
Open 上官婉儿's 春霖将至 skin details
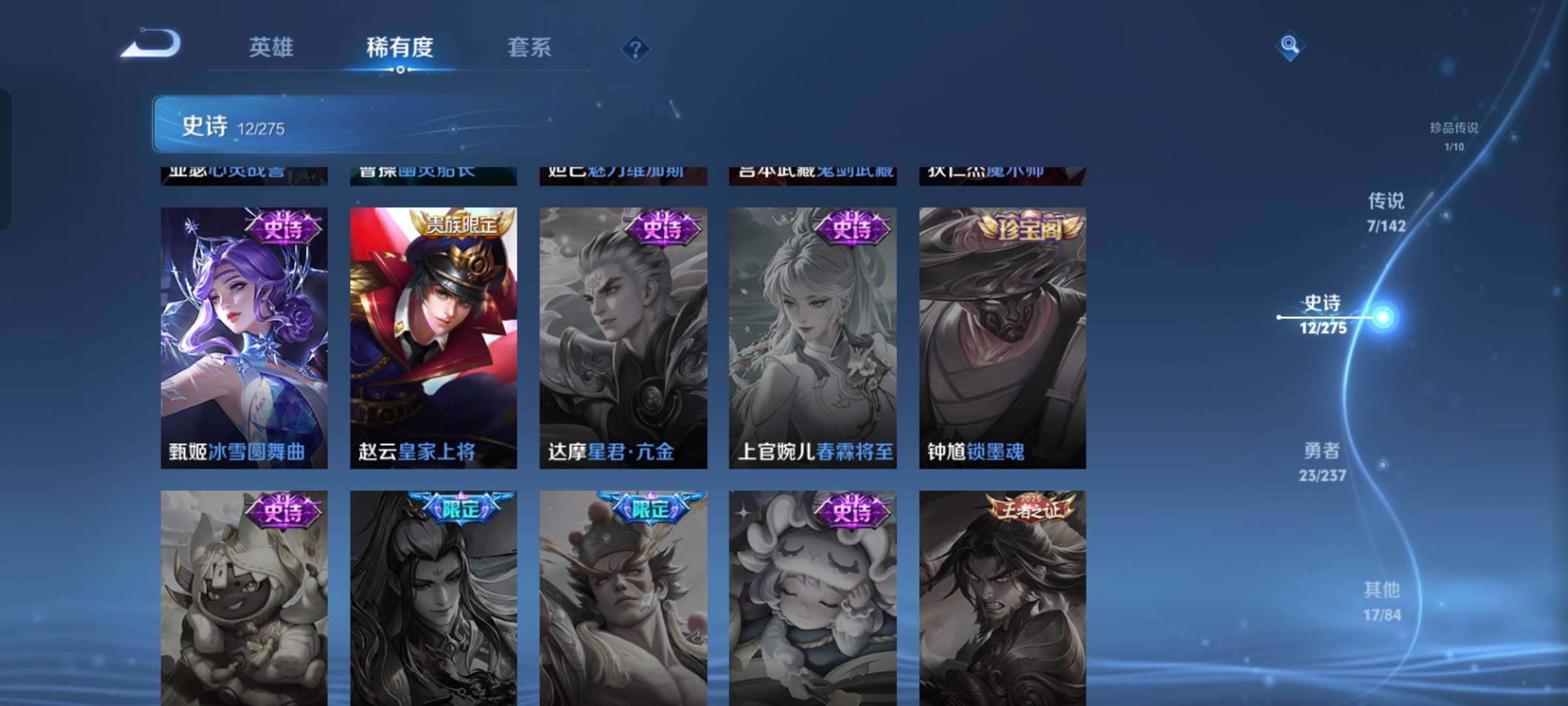coord(812,337)
